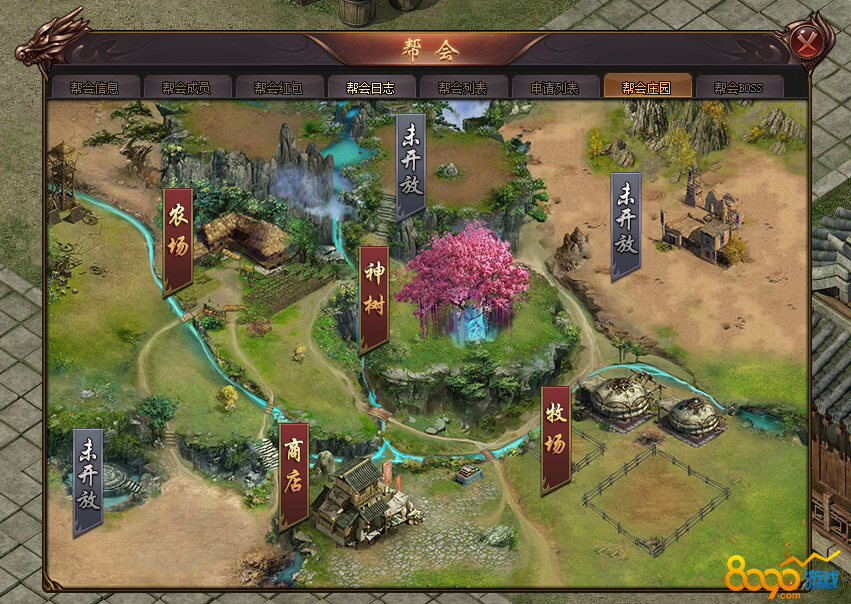Viewport: 851px width, 604px height.
Task: Enter the 农场 farm banner
Action: (178, 239)
